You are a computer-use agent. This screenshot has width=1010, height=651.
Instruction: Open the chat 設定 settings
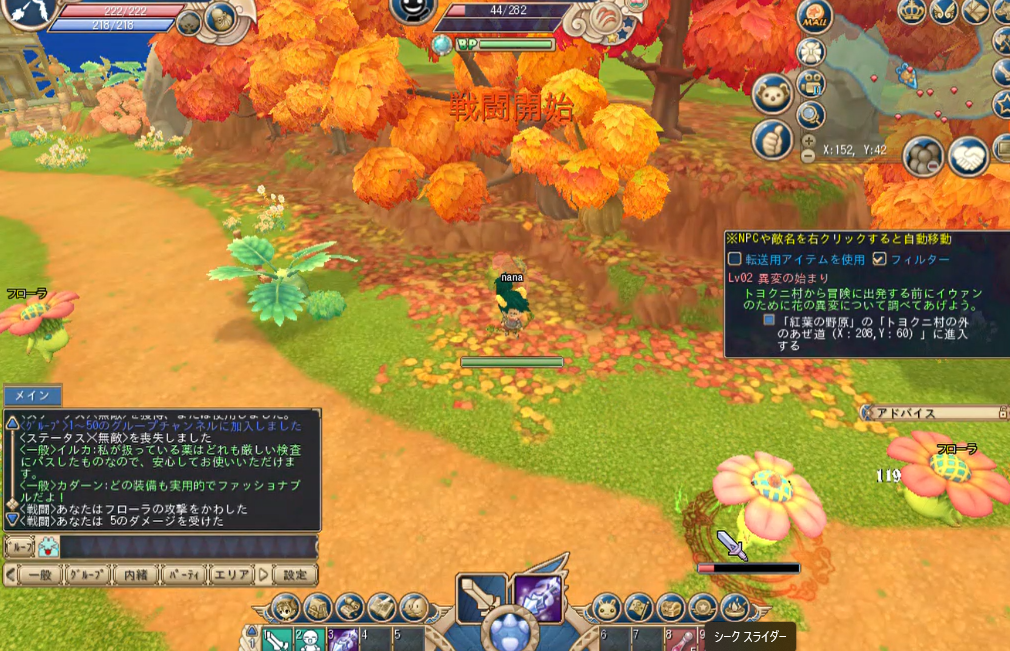click(295, 575)
